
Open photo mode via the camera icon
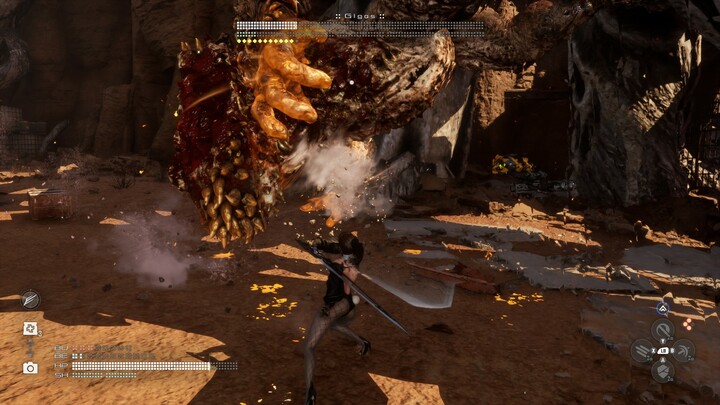point(30,367)
